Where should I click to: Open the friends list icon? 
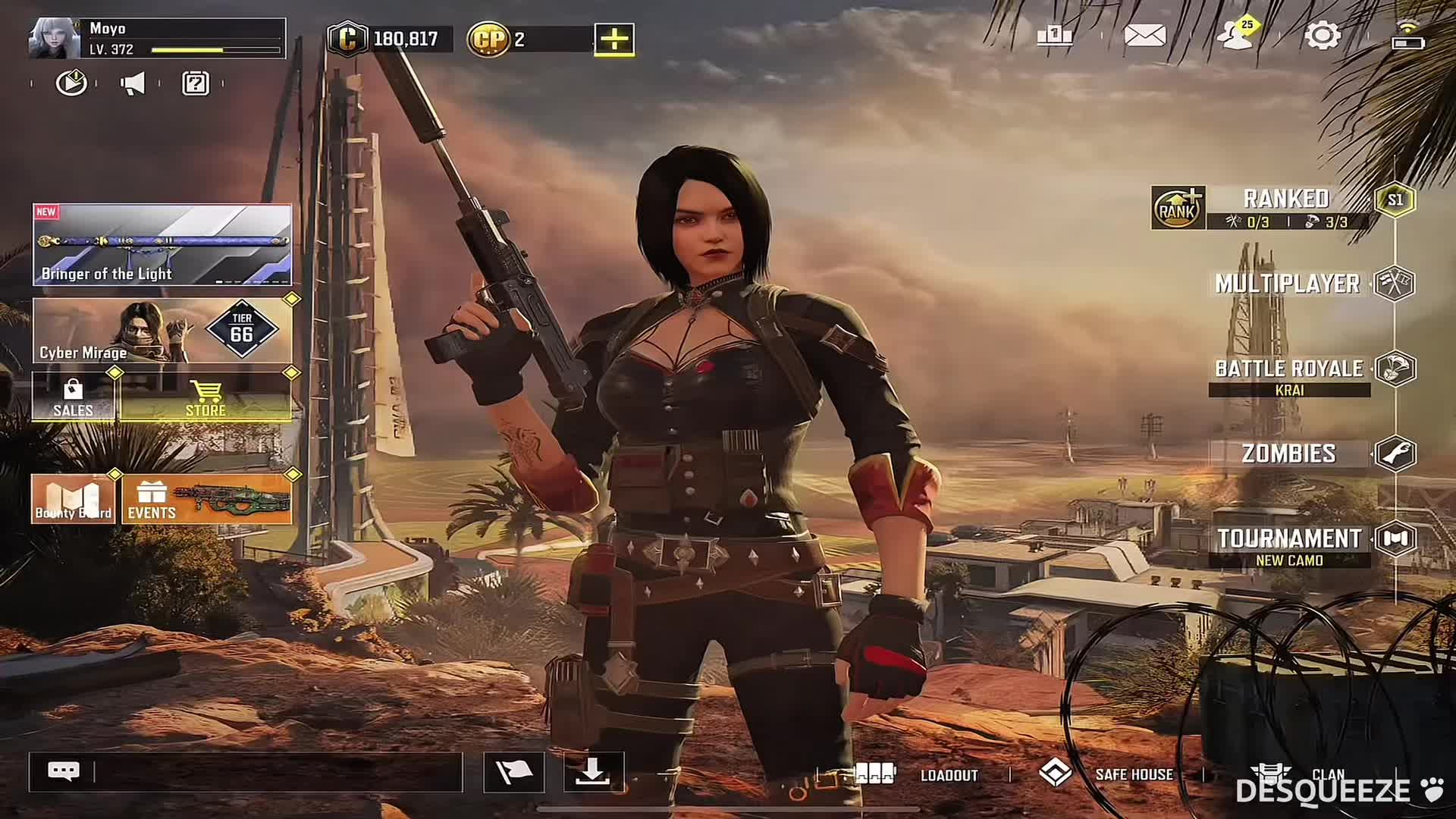[1237, 36]
